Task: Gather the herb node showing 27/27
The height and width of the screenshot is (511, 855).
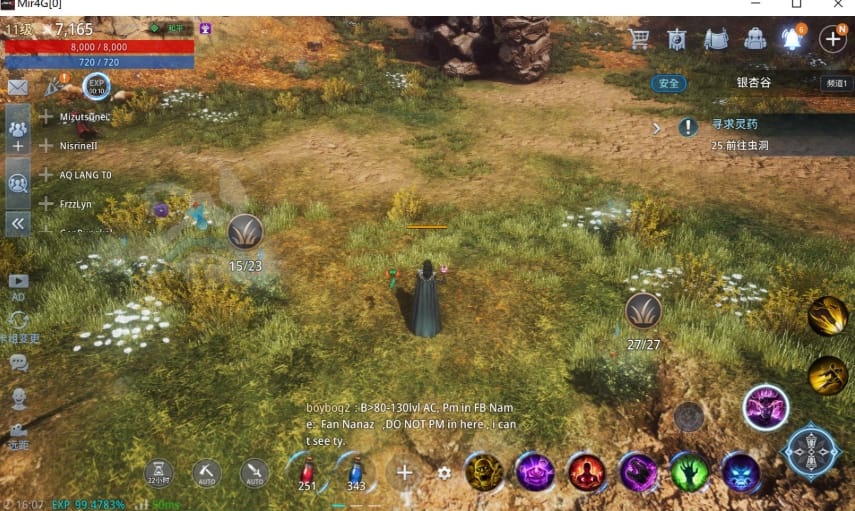Action: click(x=643, y=311)
